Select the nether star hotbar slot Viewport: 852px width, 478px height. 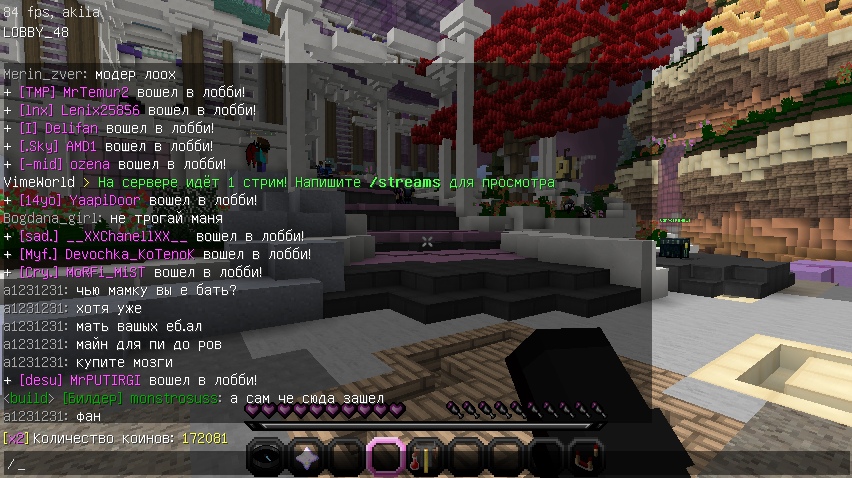(305, 458)
